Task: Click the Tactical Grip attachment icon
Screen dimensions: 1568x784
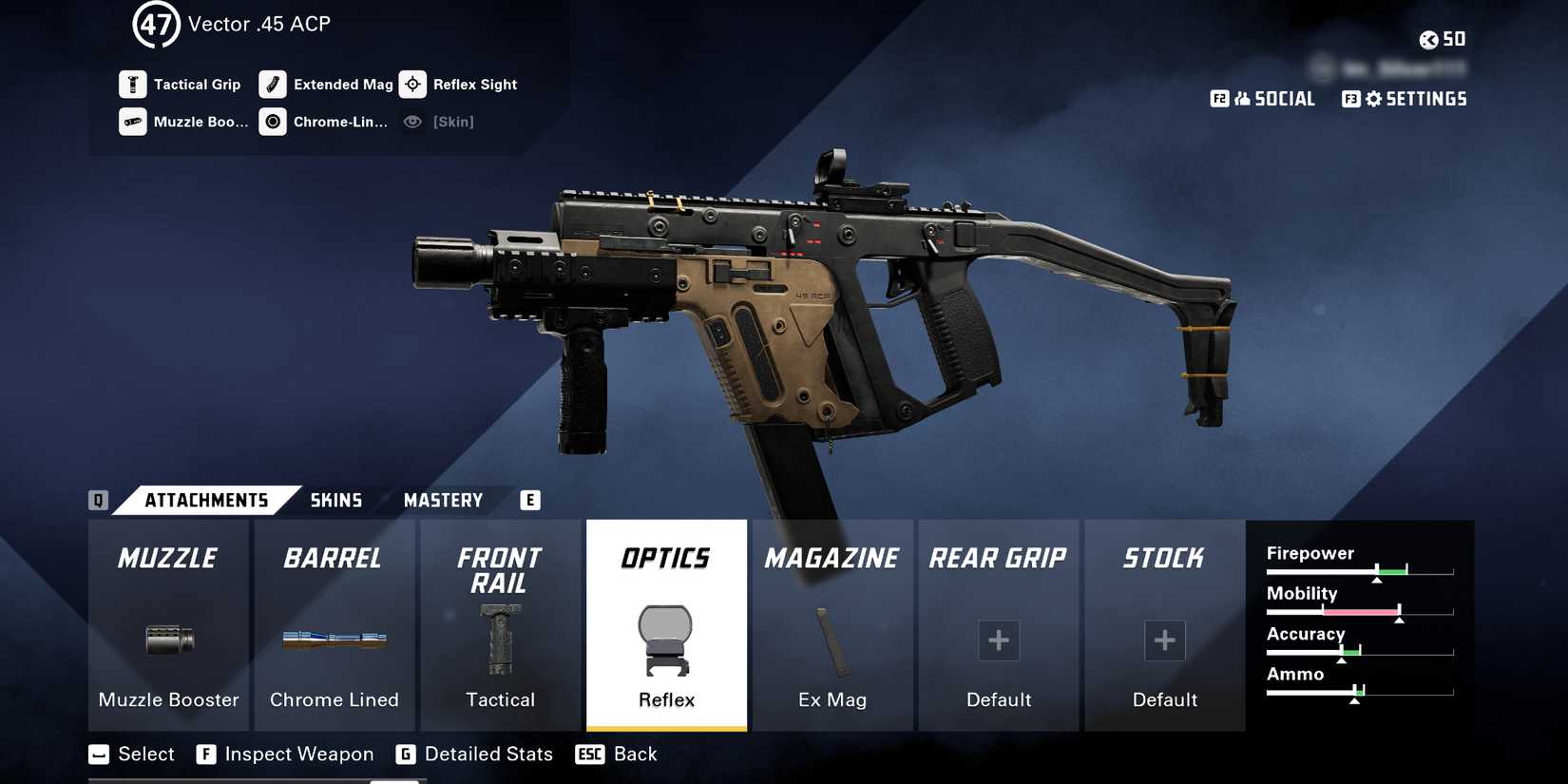Action: 132,85
